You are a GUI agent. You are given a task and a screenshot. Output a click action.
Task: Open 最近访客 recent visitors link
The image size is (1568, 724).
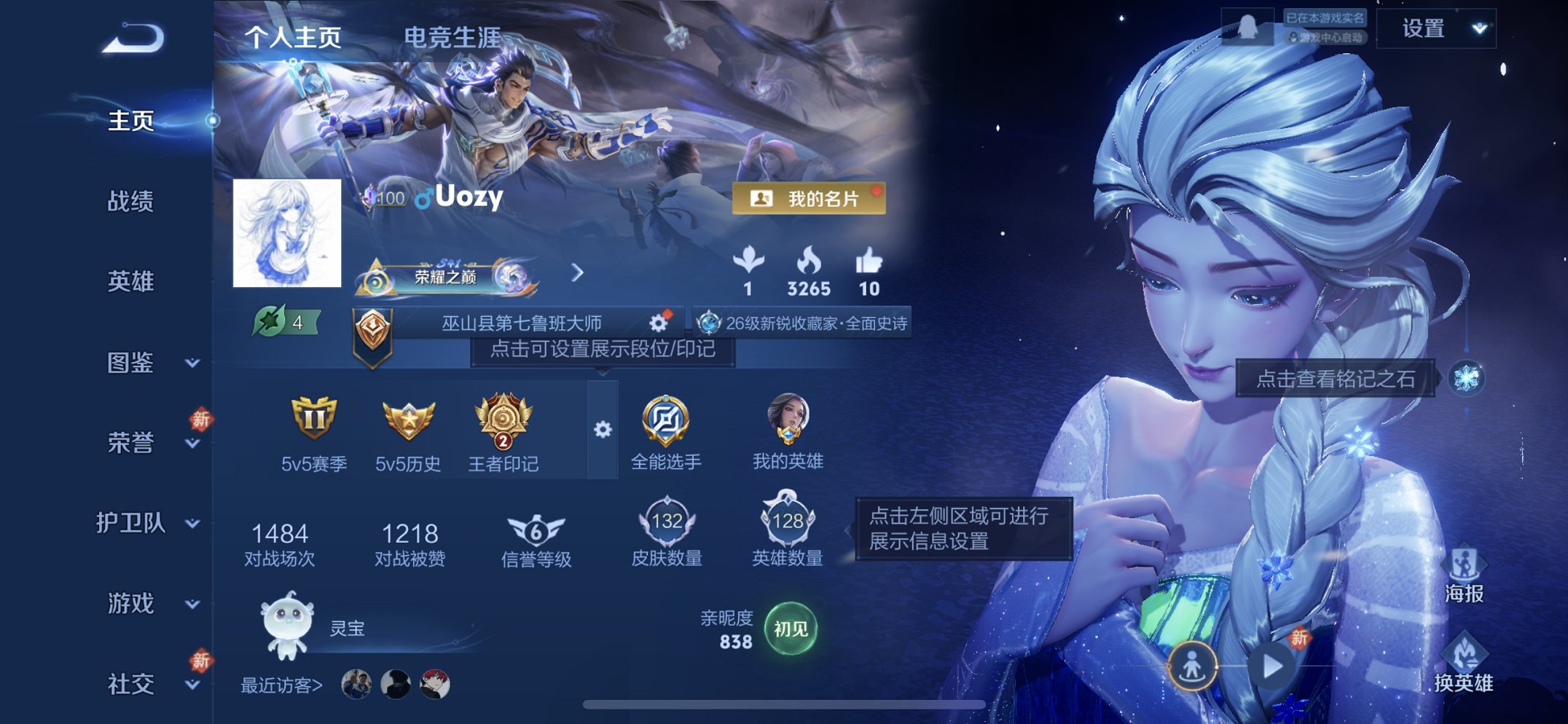tap(283, 682)
